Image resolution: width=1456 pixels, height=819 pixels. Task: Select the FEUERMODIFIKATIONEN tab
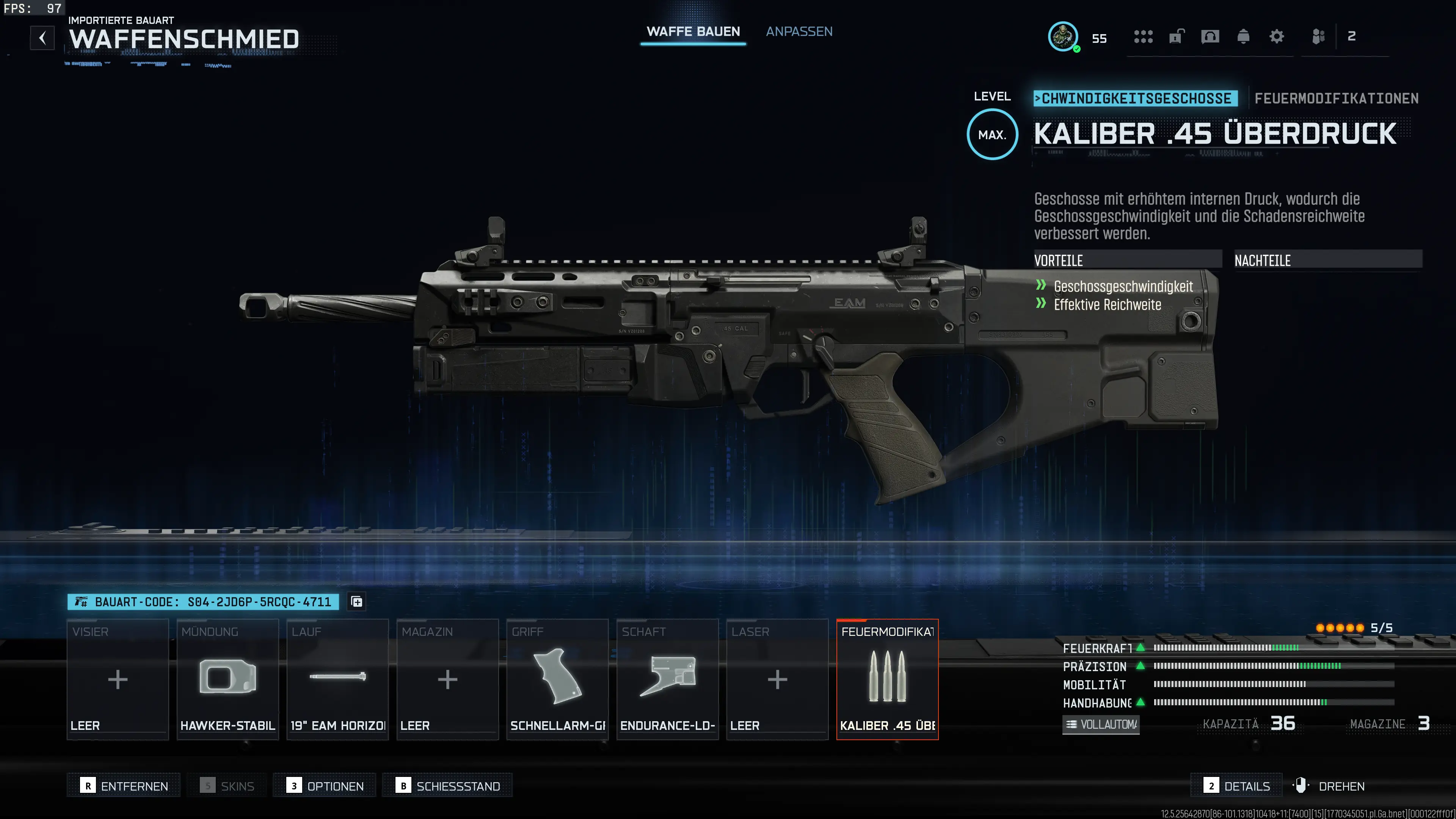pos(1337,98)
